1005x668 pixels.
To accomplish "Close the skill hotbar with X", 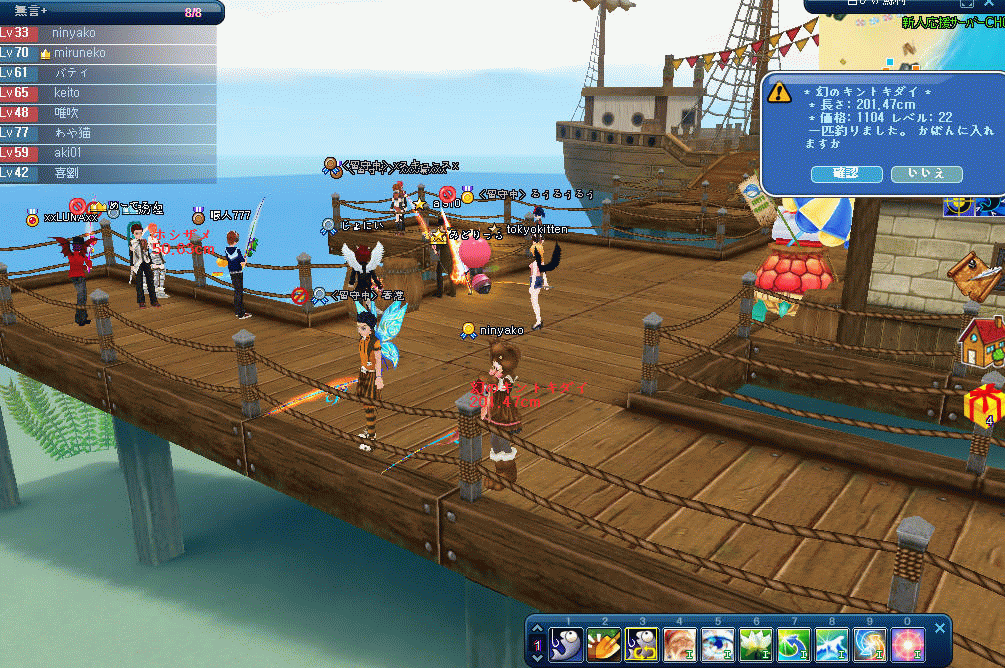I will [939, 628].
